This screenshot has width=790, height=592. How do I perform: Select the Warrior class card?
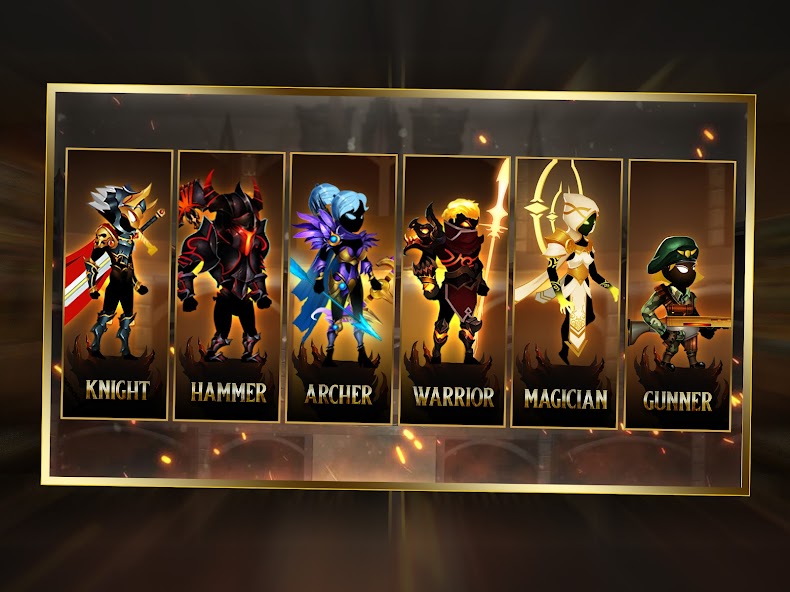pyautogui.click(x=454, y=290)
